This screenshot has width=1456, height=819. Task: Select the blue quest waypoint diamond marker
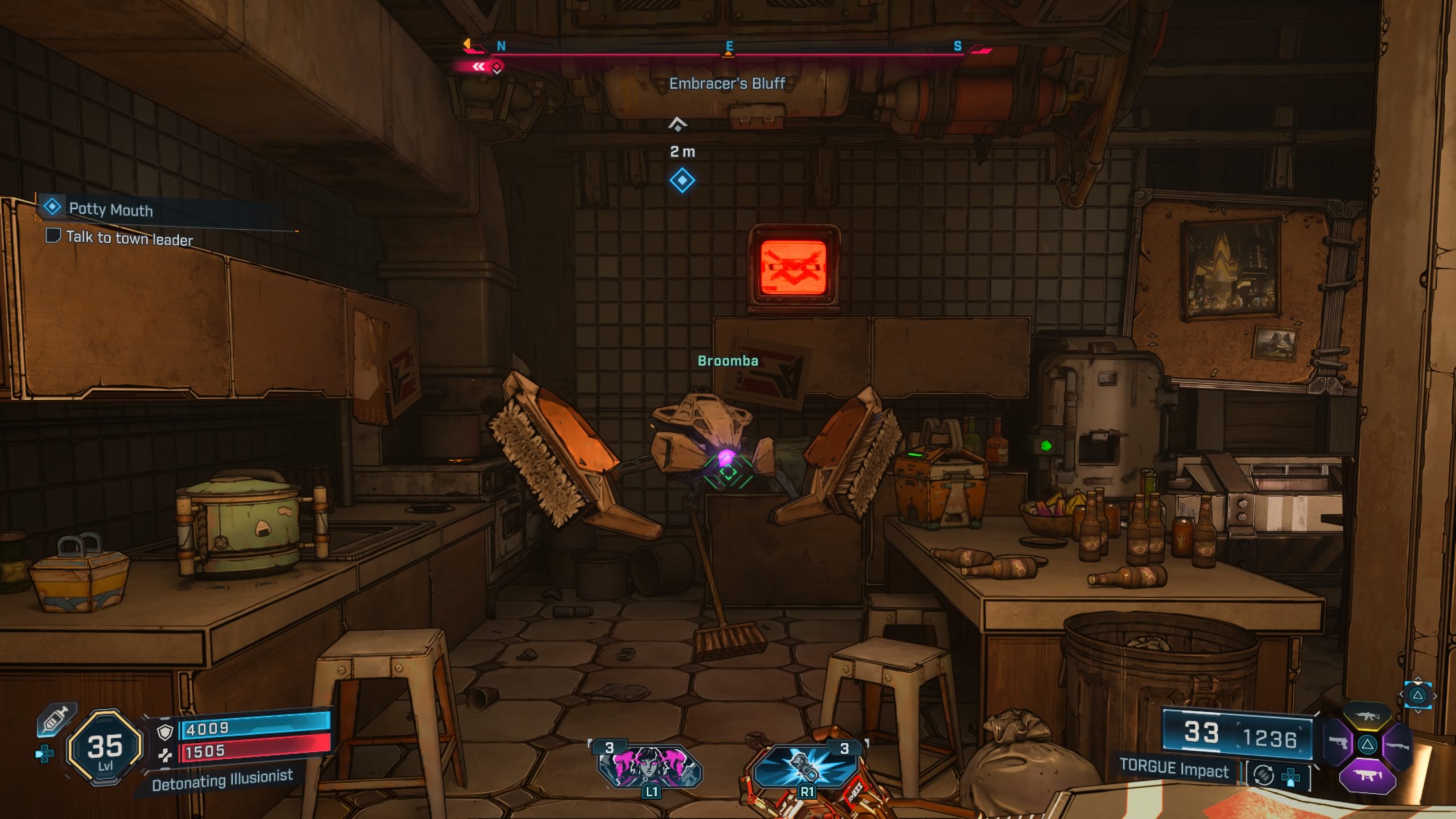point(682,180)
